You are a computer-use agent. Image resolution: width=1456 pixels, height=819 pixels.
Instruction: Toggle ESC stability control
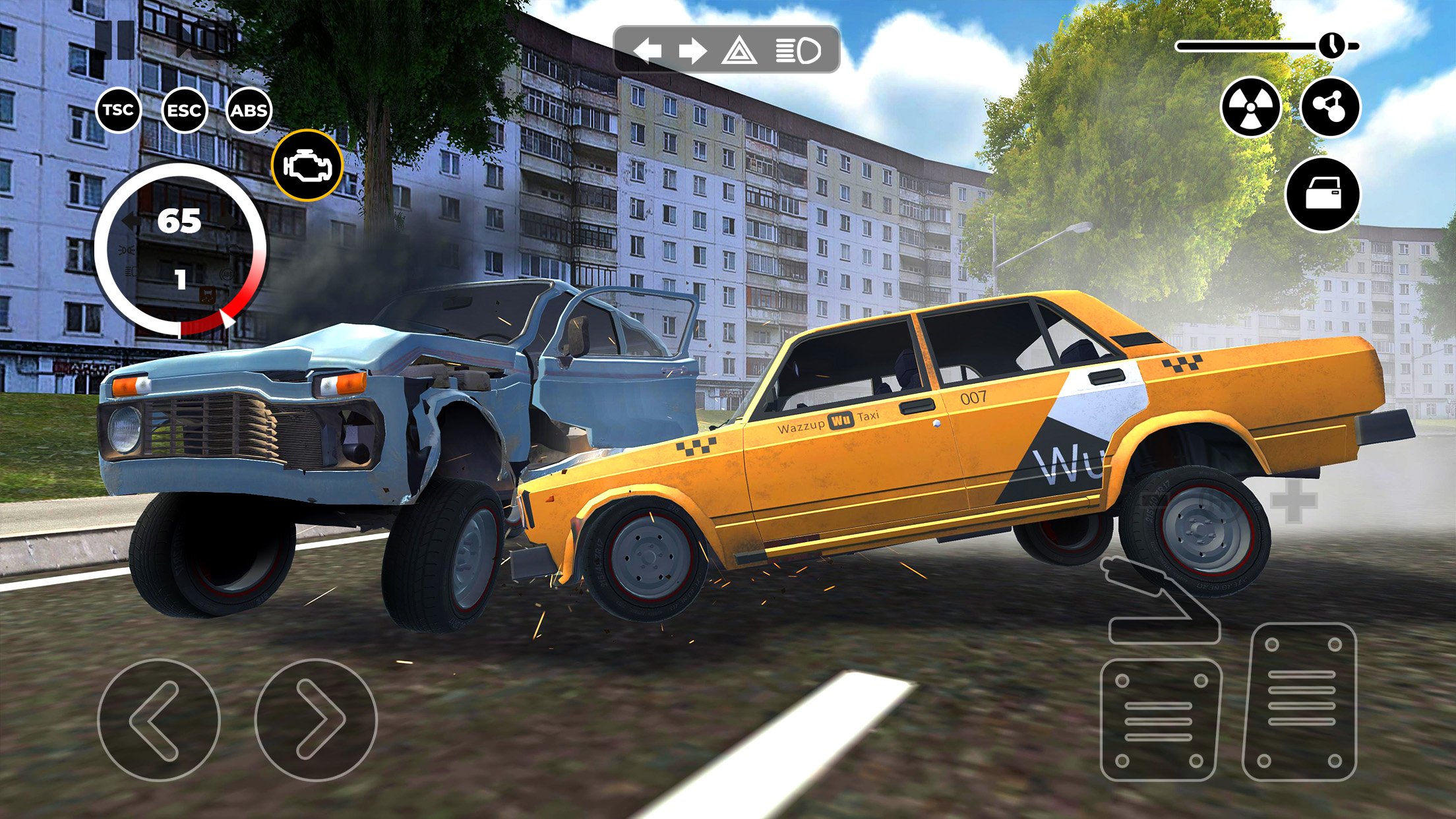[x=185, y=111]
